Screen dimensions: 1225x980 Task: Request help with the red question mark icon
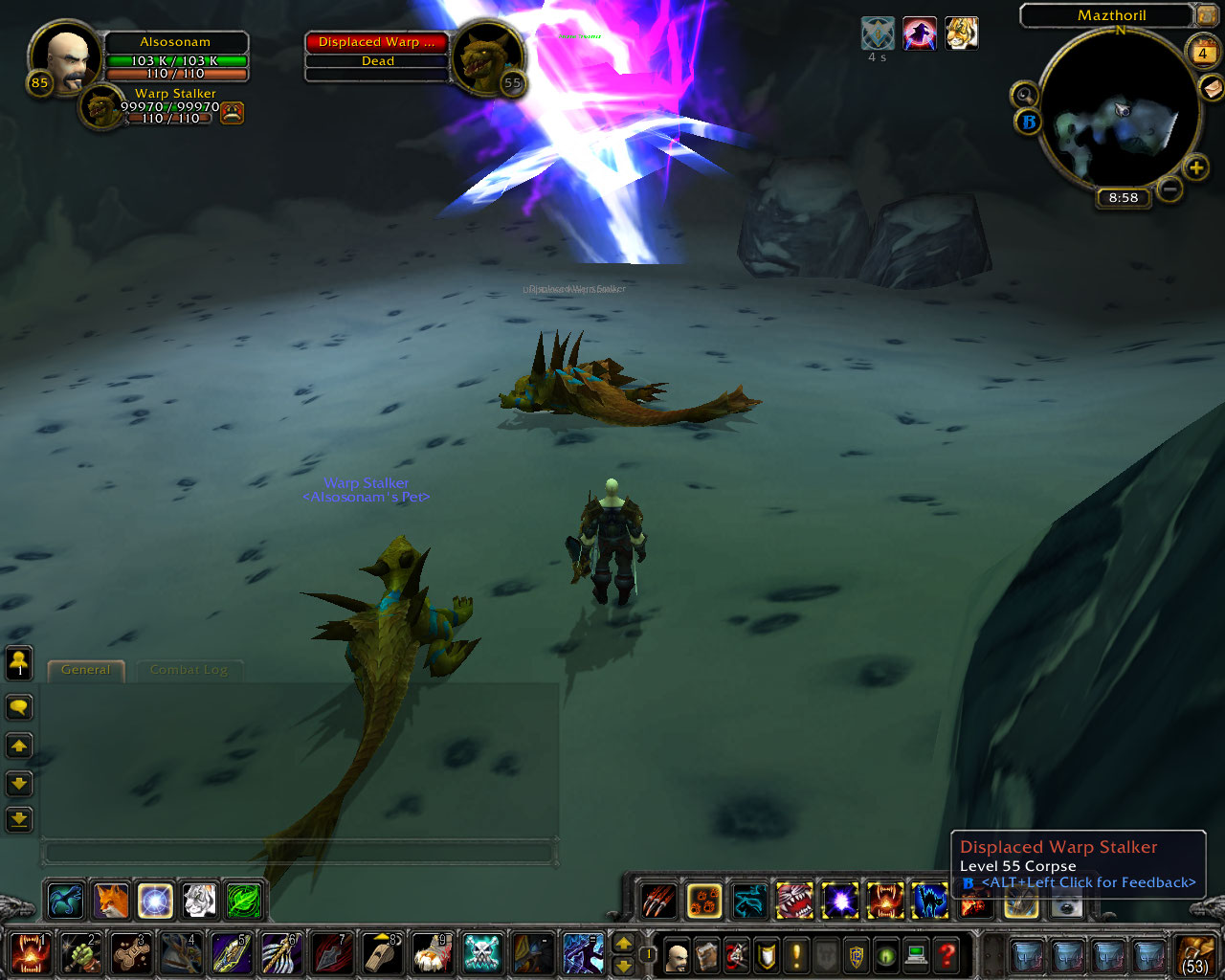click(945, 955)
